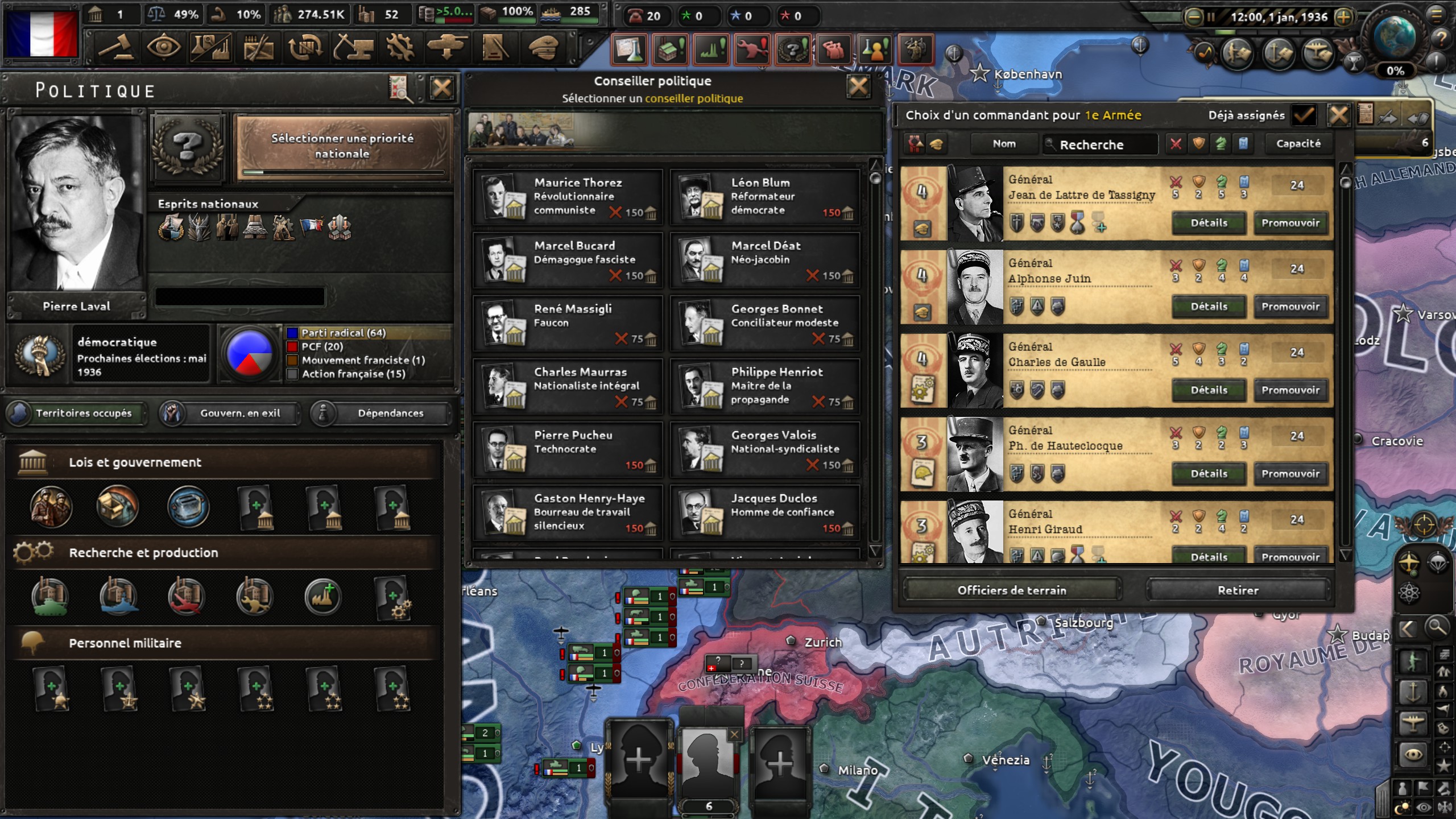The image size is (1456, 819).
Task: Sort commanders by Capacité
Action: click(1298, 144)
